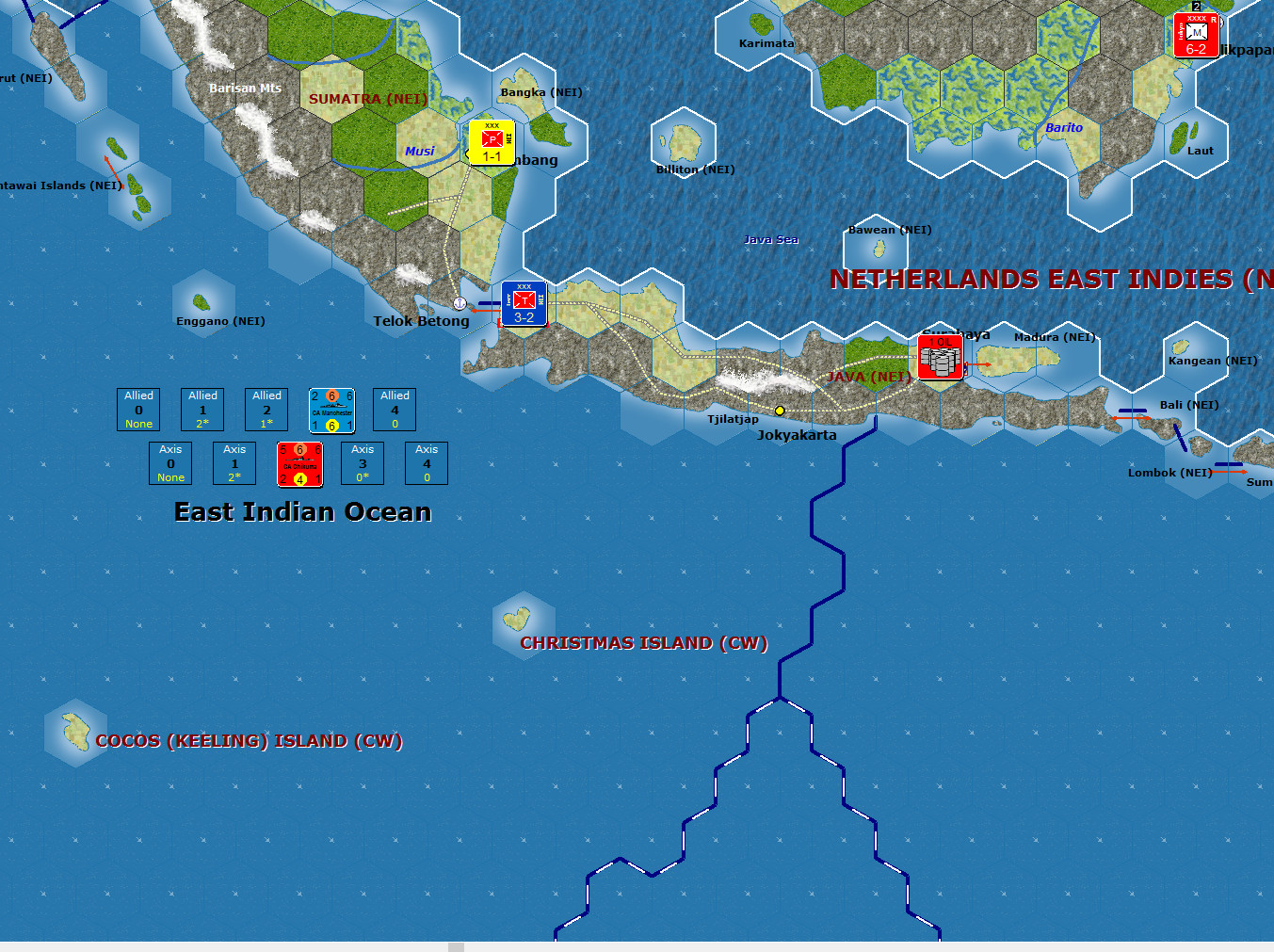
Task: Click the yellow 1-1 NEI unit near Palembang
Action: coord(490,141)
